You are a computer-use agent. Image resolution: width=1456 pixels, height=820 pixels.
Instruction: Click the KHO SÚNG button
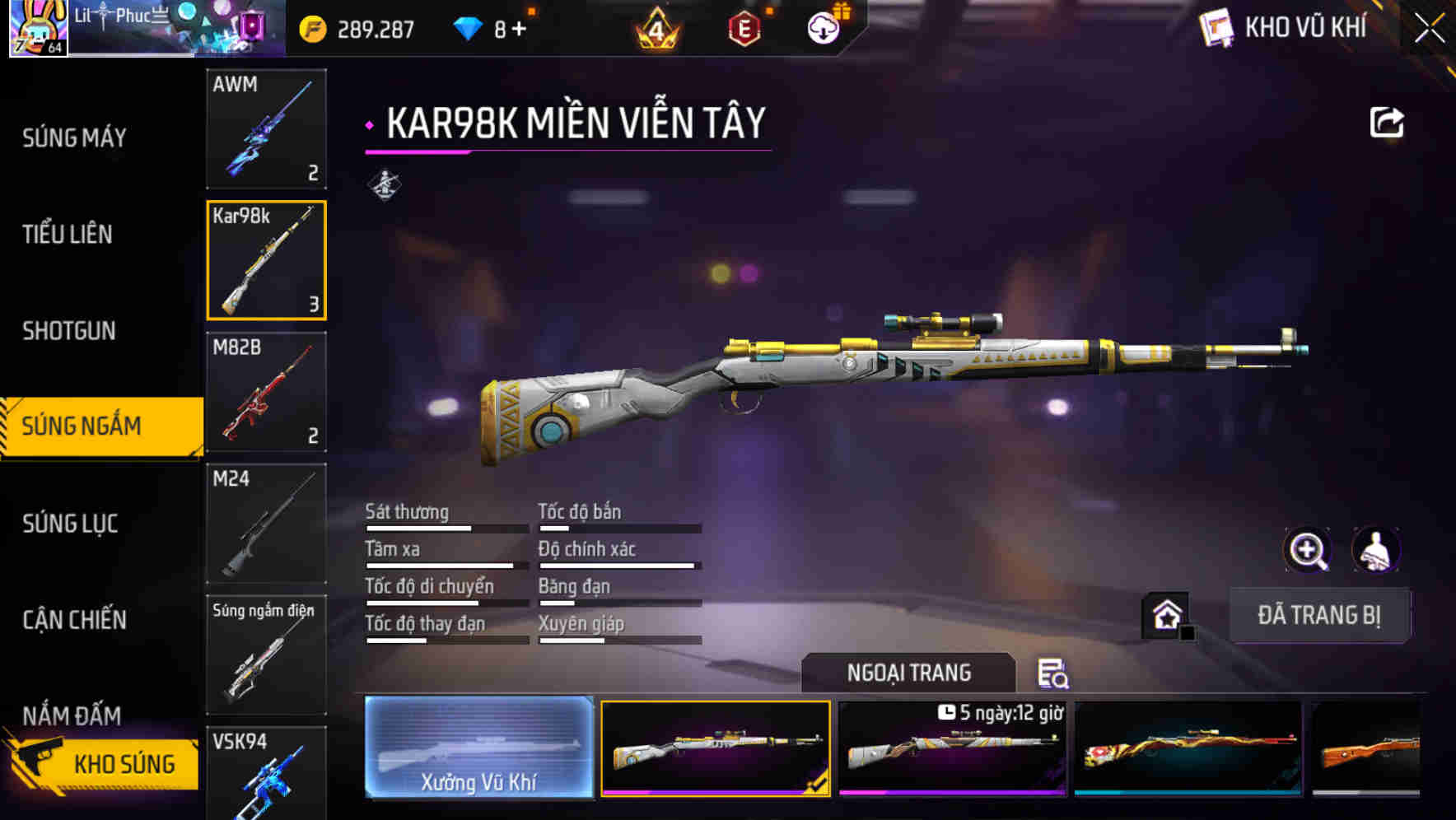tap(124, 763)
